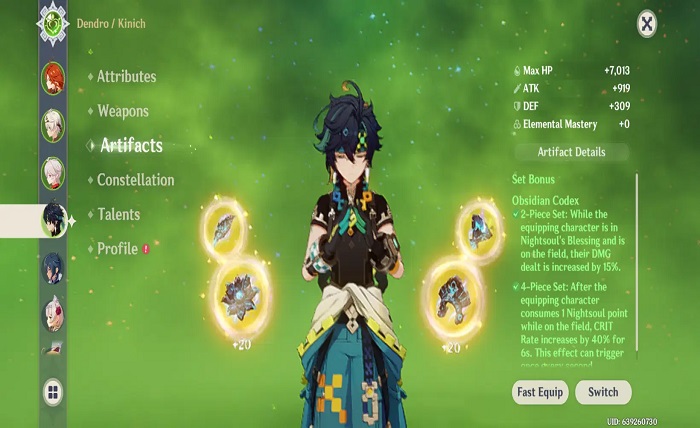Open the Attributes menu entry
The height and width of the screenshot is (428, 700).
tap(126, 77)
